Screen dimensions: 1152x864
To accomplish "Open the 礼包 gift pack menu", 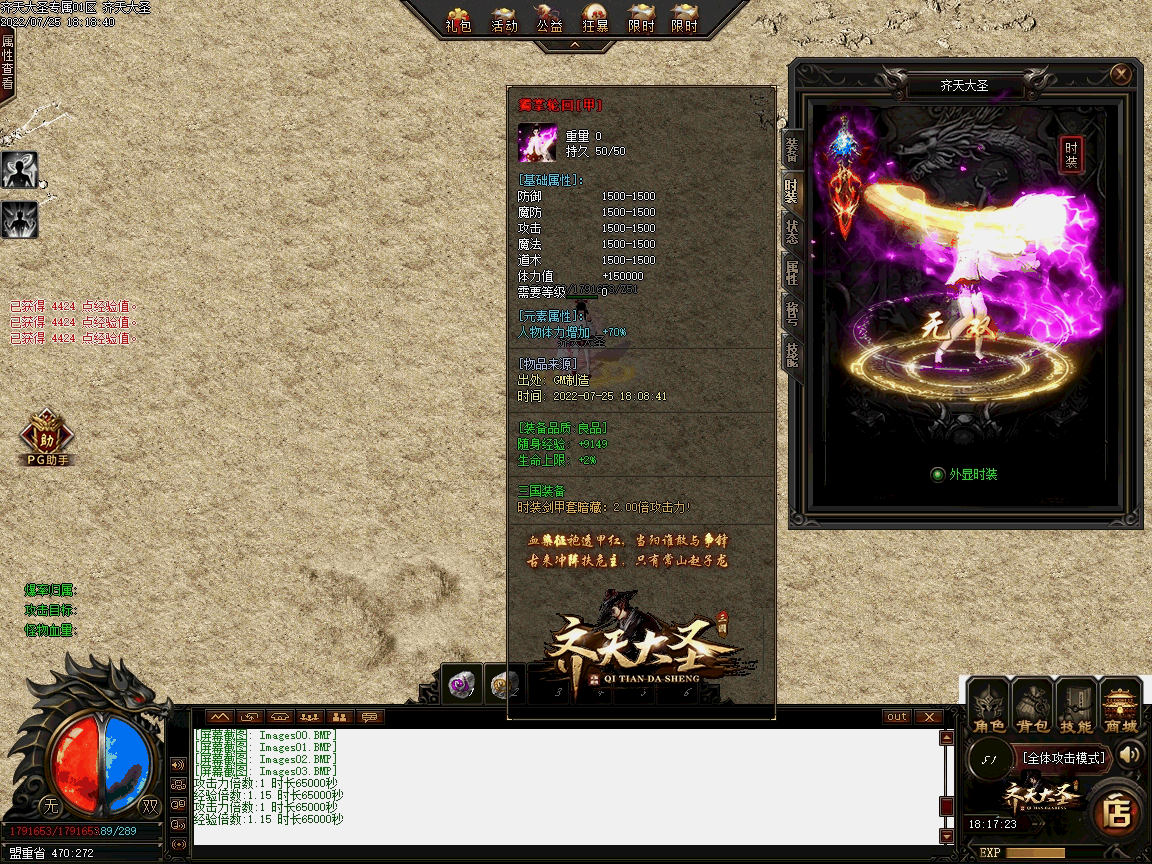I will pyautogui.click(x=459, y=19).
